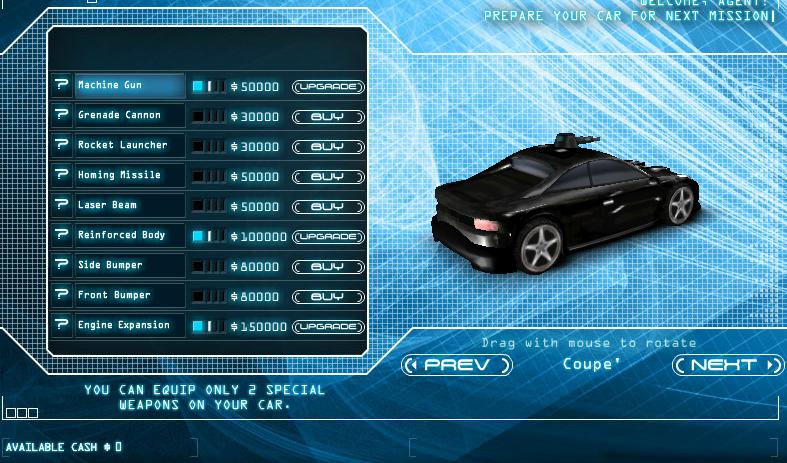This screenshot has width=787, height=463.
Task: Show the previous car with PREV
Action: 457,365
